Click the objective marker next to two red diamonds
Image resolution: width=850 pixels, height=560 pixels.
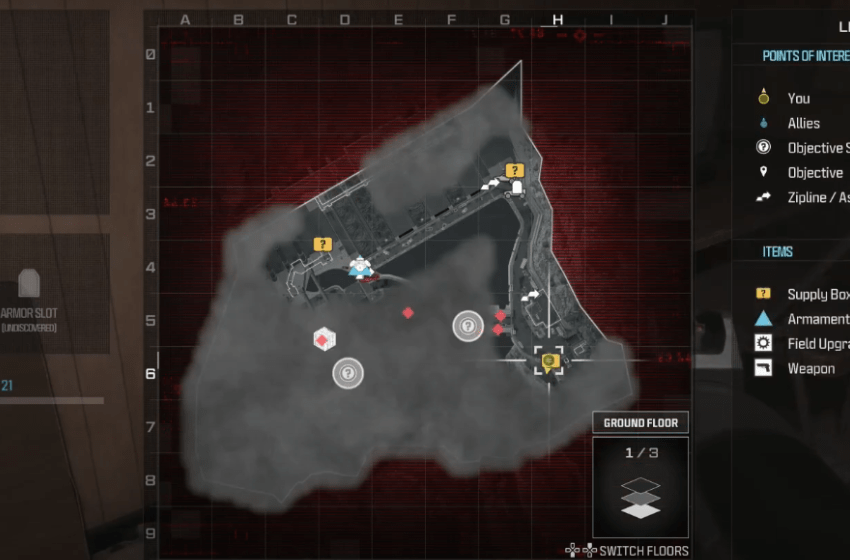click(468, 326)
